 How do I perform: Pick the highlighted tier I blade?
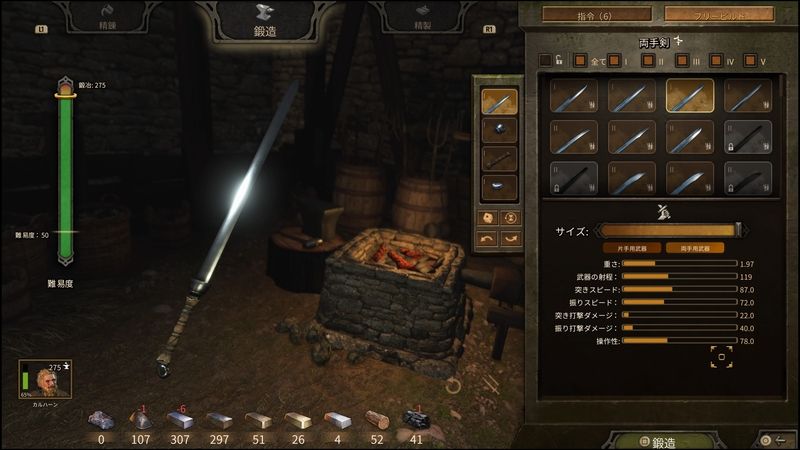pyautogui.click(x=690, y=96)
